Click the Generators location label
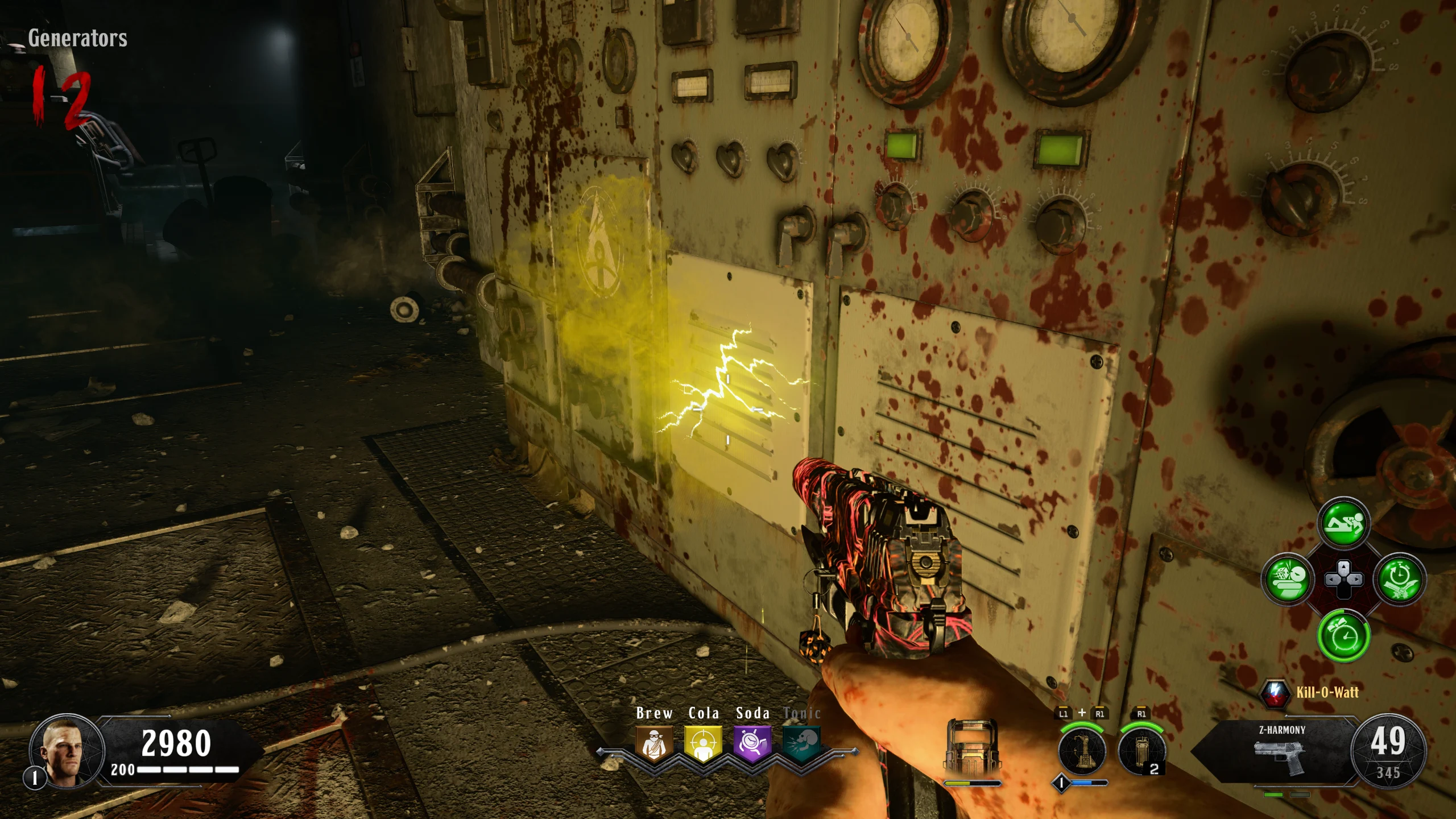The width and height of the screenshot is (1456, 819). [x=77, y=38]
